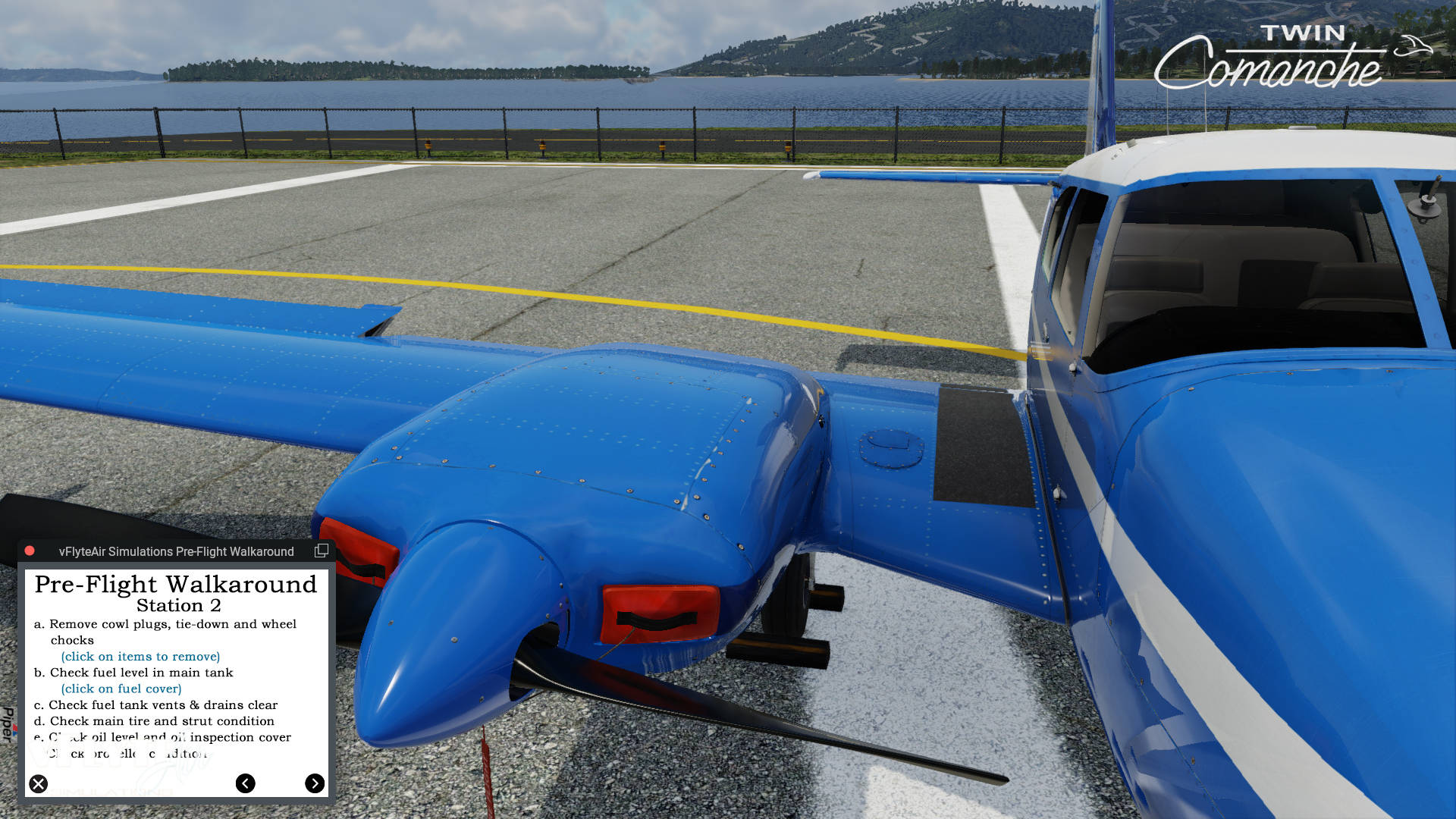The image size is (1456, 819).
Task: Follow the '(click on fuel cover)' link
Action: coord(121,689)
